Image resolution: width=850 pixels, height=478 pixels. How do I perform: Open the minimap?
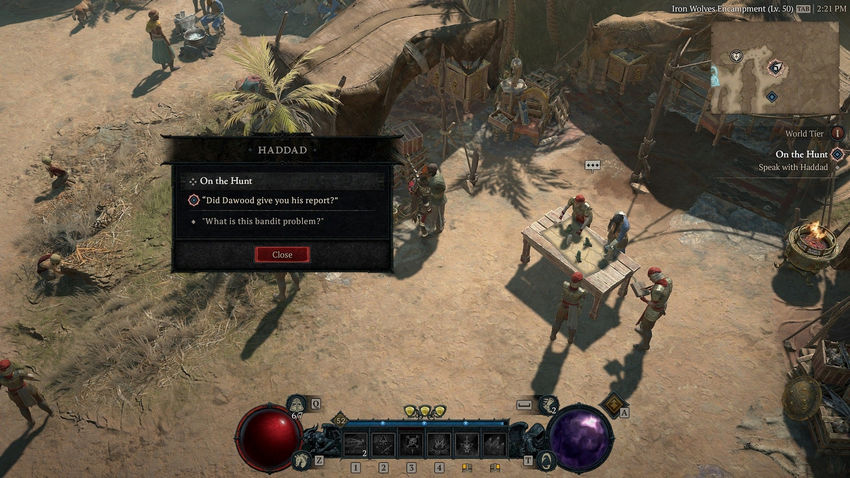tap(774, 69)
